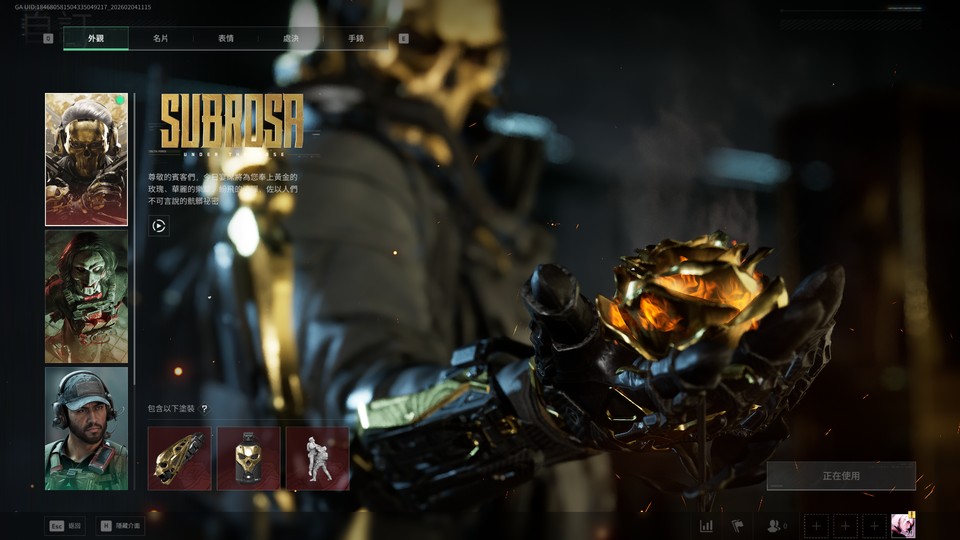Click the 隱藏介面 hide interface button
The width and height of the screenshot is (960, 540).
pyautogui.click(x=120, y=526)
